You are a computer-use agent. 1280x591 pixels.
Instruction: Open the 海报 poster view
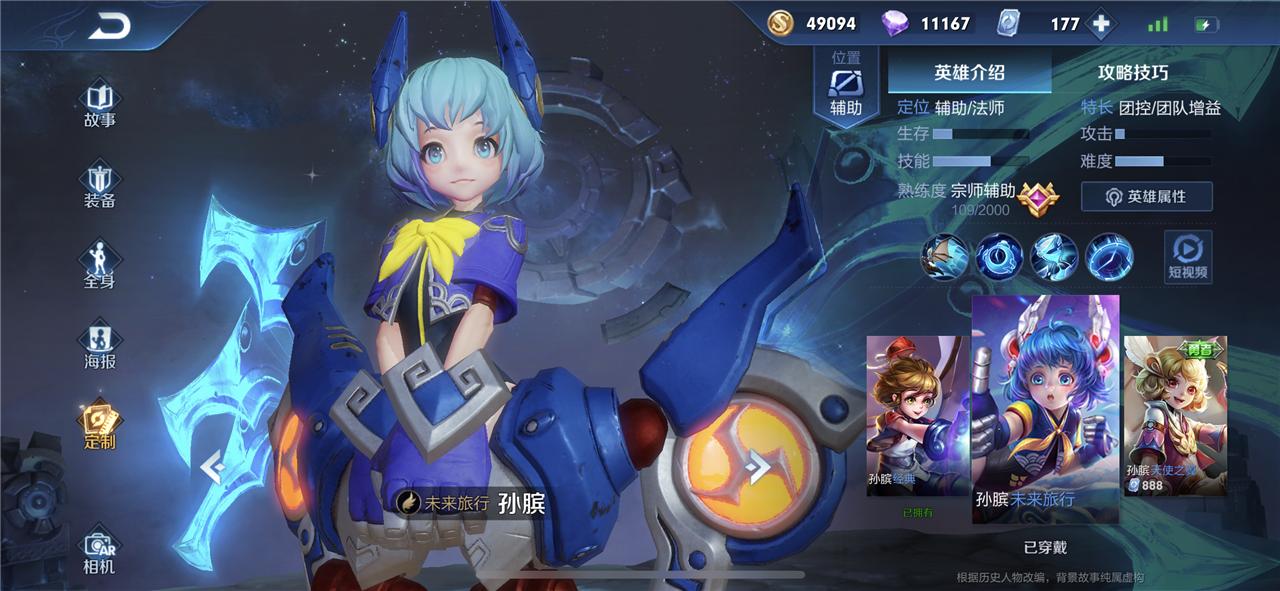tap(100, 346)
